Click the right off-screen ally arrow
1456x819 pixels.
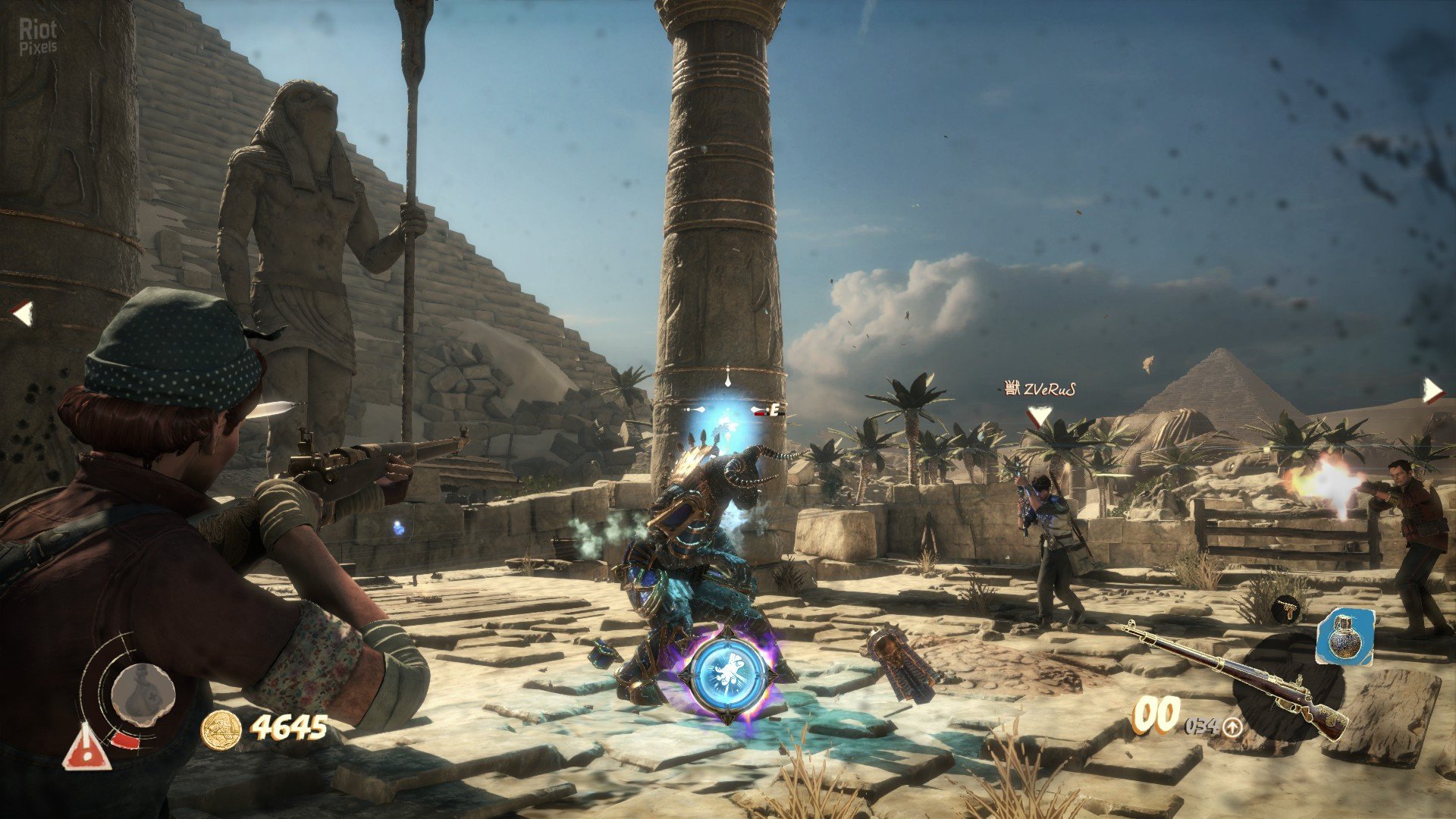(1432, 391)
